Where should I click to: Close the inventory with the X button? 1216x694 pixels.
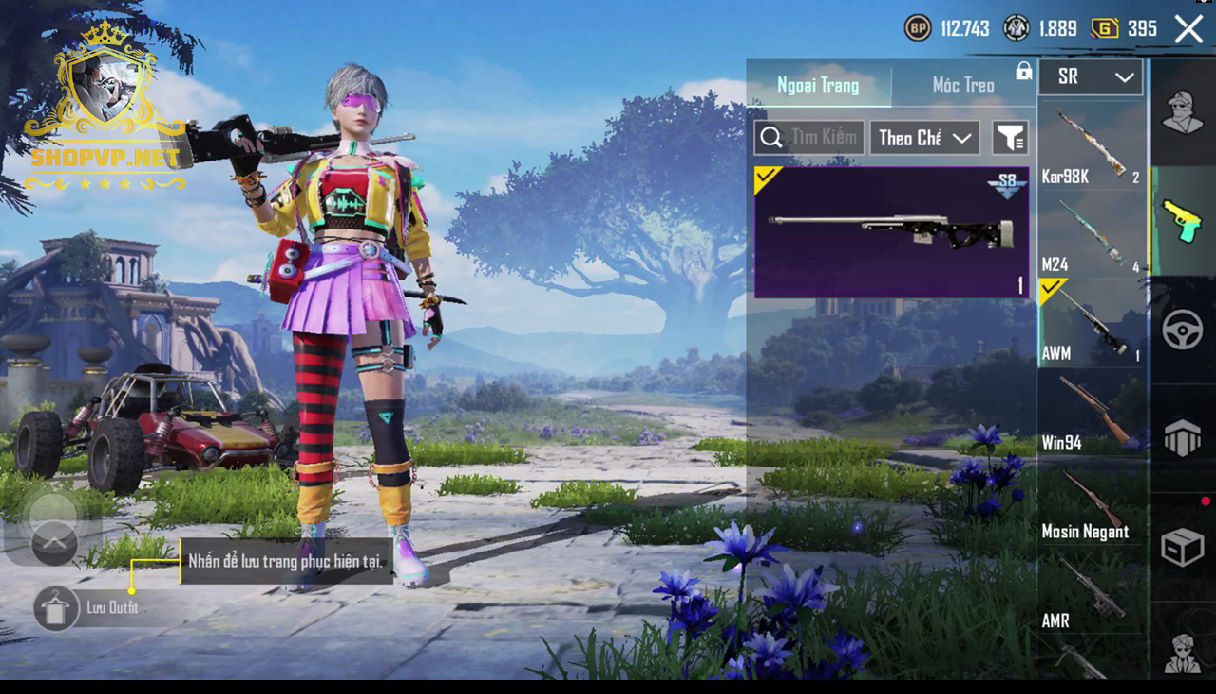(1188, 29)
